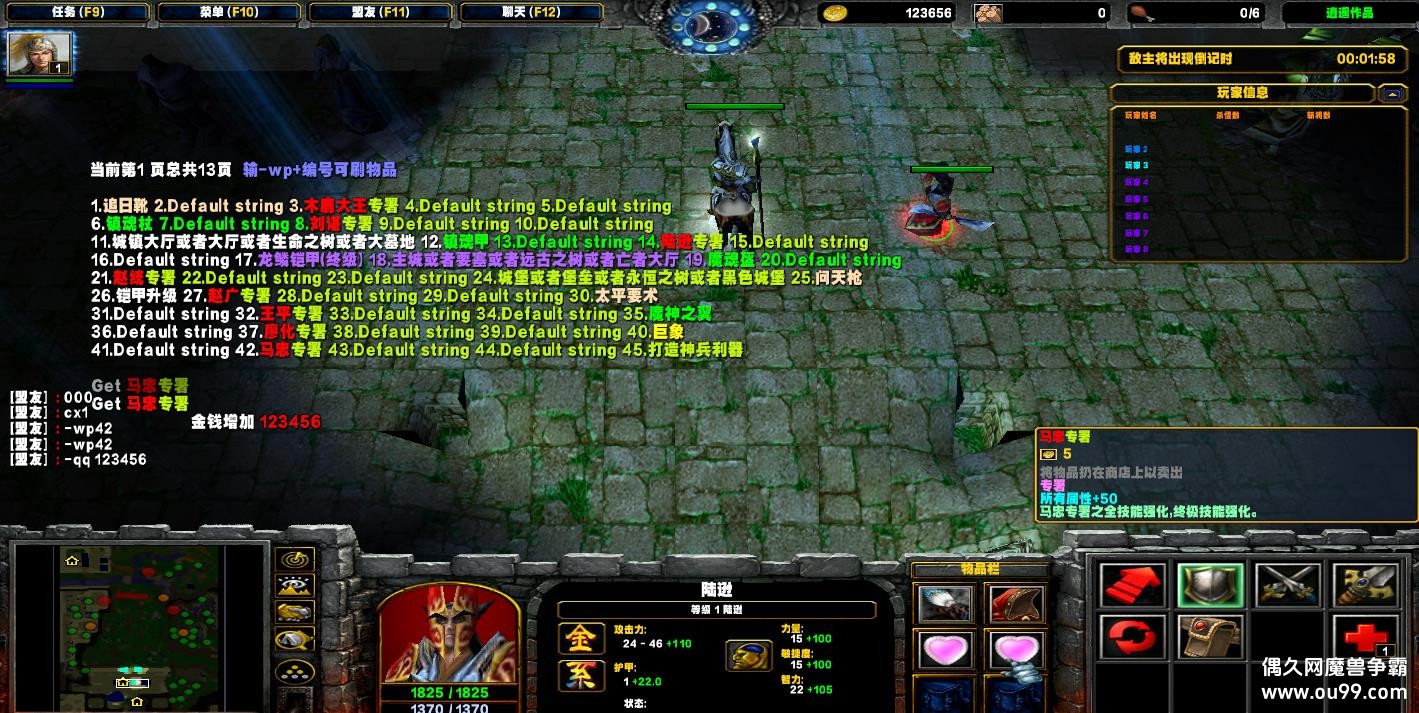
Task: Collapse the 玩家信息 player info board
Action: 1392,93
